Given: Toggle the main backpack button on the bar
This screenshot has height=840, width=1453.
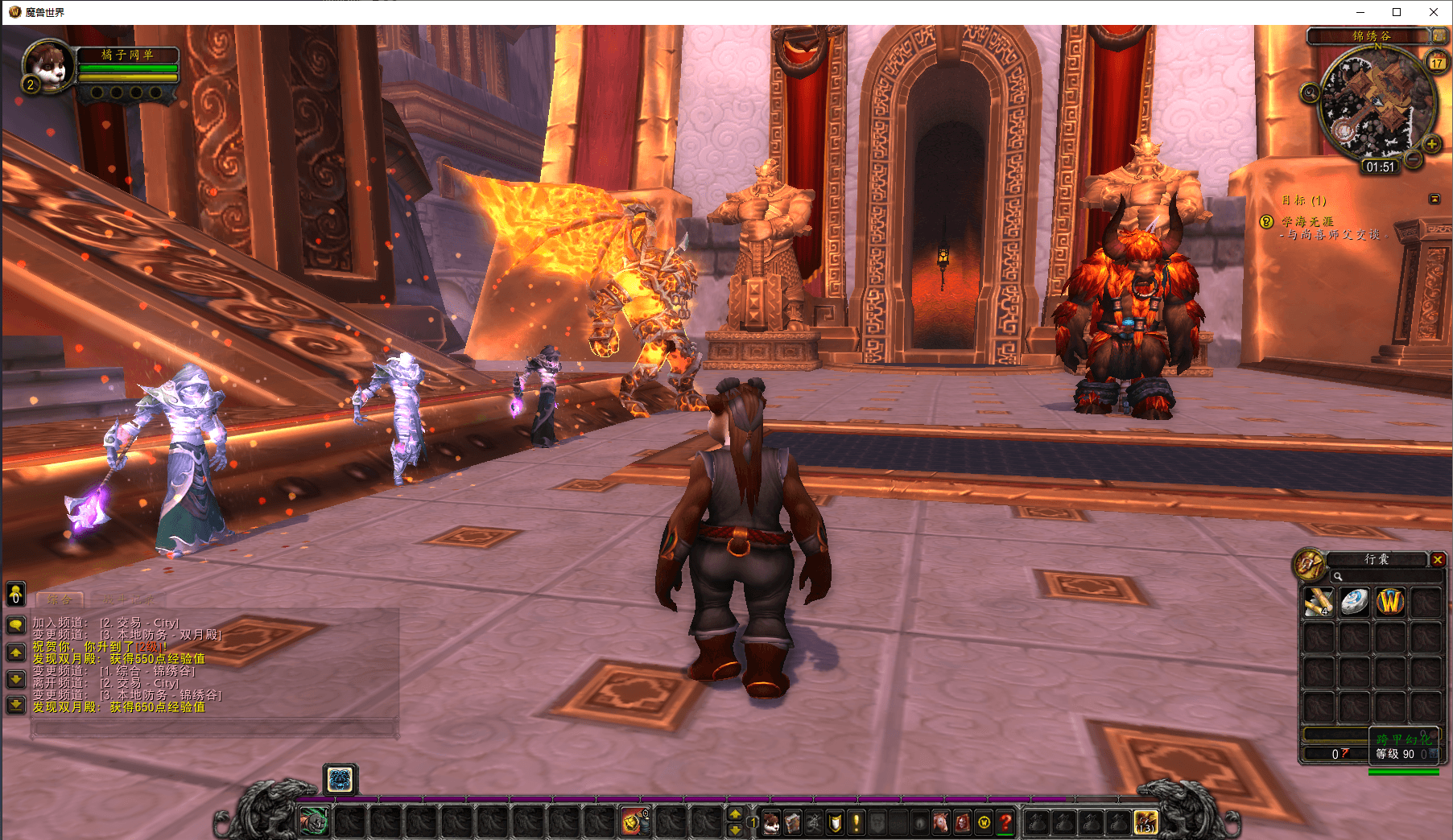Looking at the screenshot, I should pos(1145,822).
